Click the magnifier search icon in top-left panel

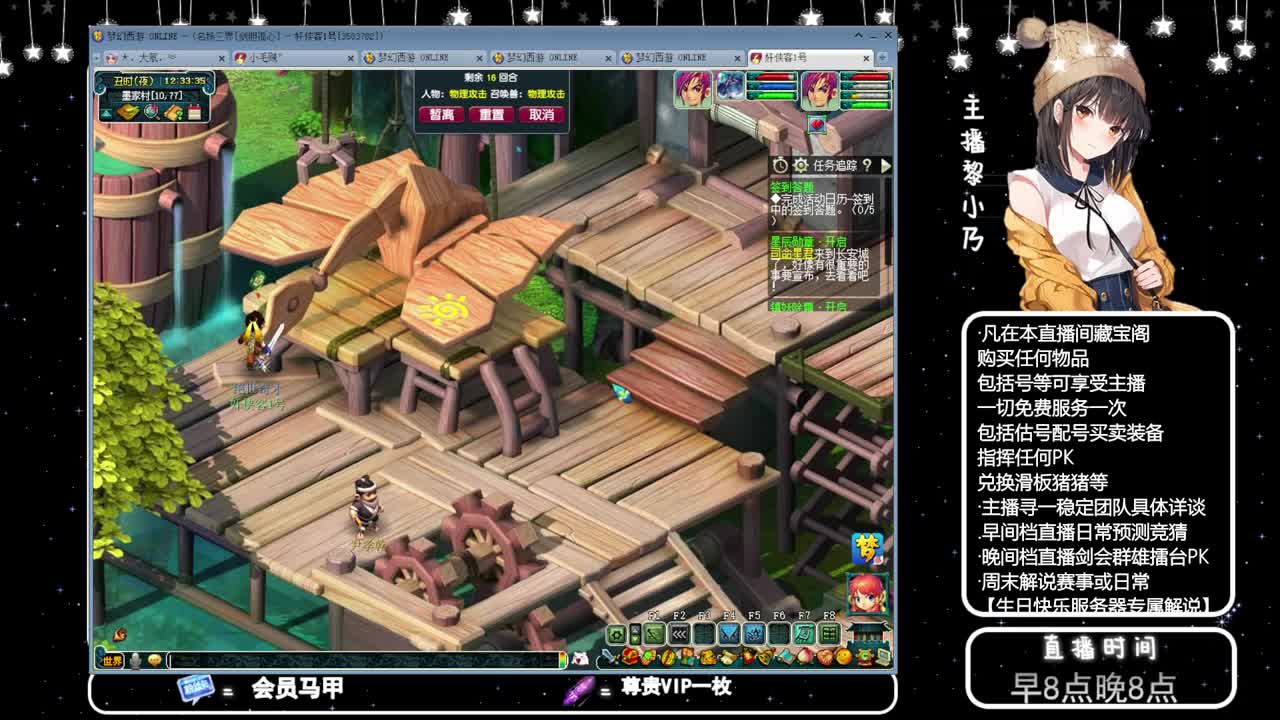pyautogui.click(x=152, y=114)
